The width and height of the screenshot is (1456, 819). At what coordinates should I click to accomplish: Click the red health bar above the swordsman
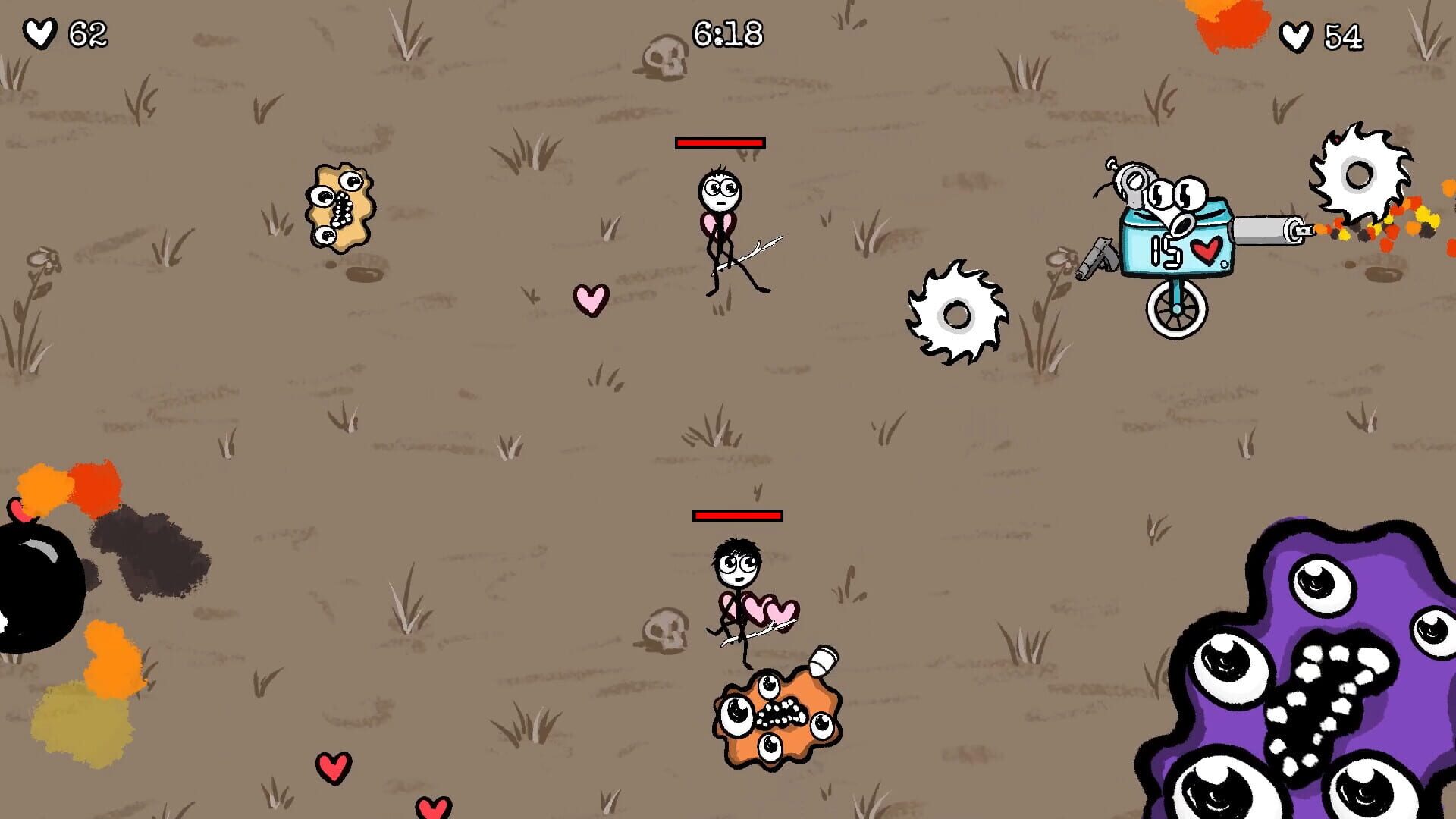(719, 141)
